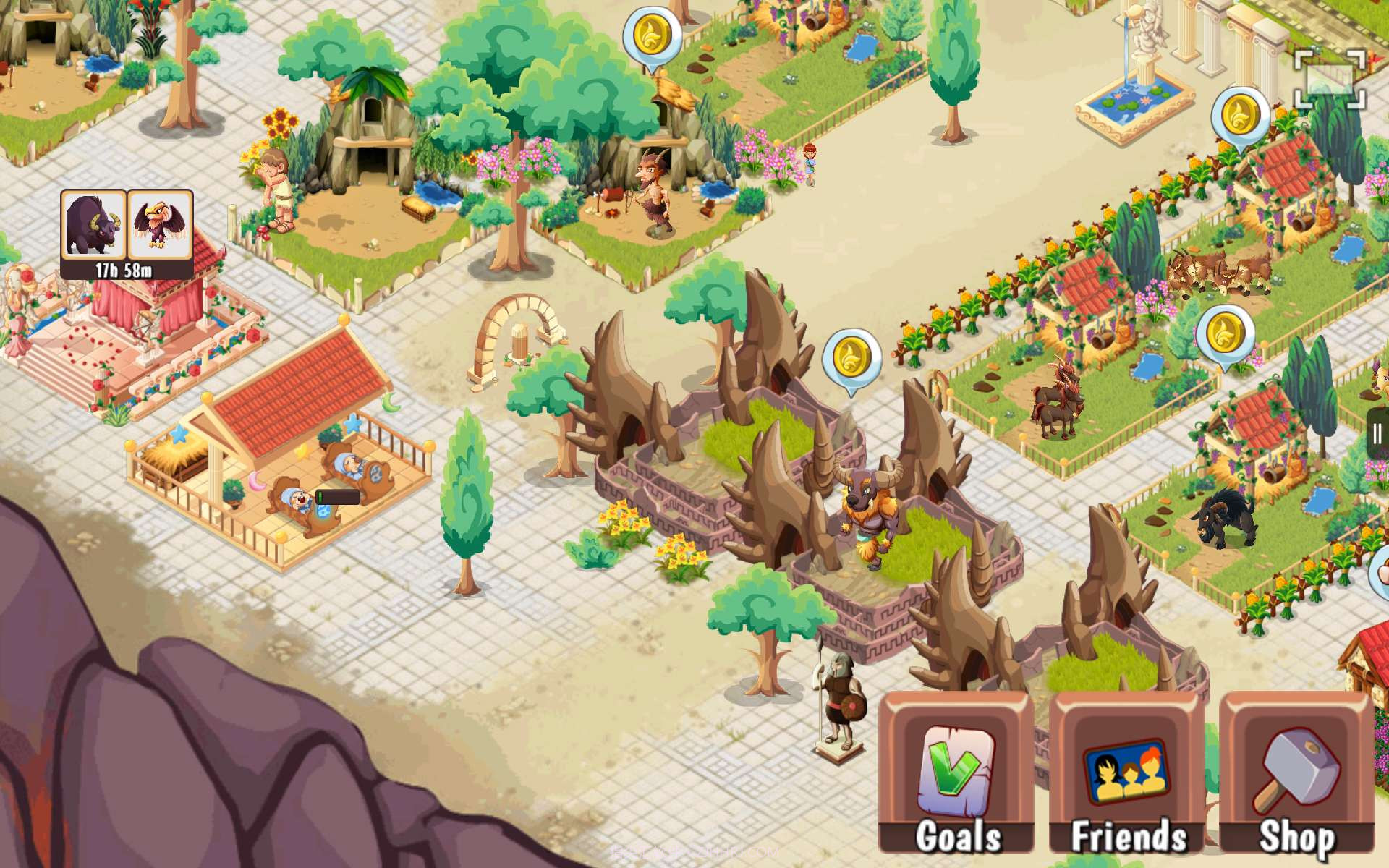Toggle the fullscreen bracket icon
Image resolution: width=1389 pixels, height=868 pixels.
(x=1330, y=80)
